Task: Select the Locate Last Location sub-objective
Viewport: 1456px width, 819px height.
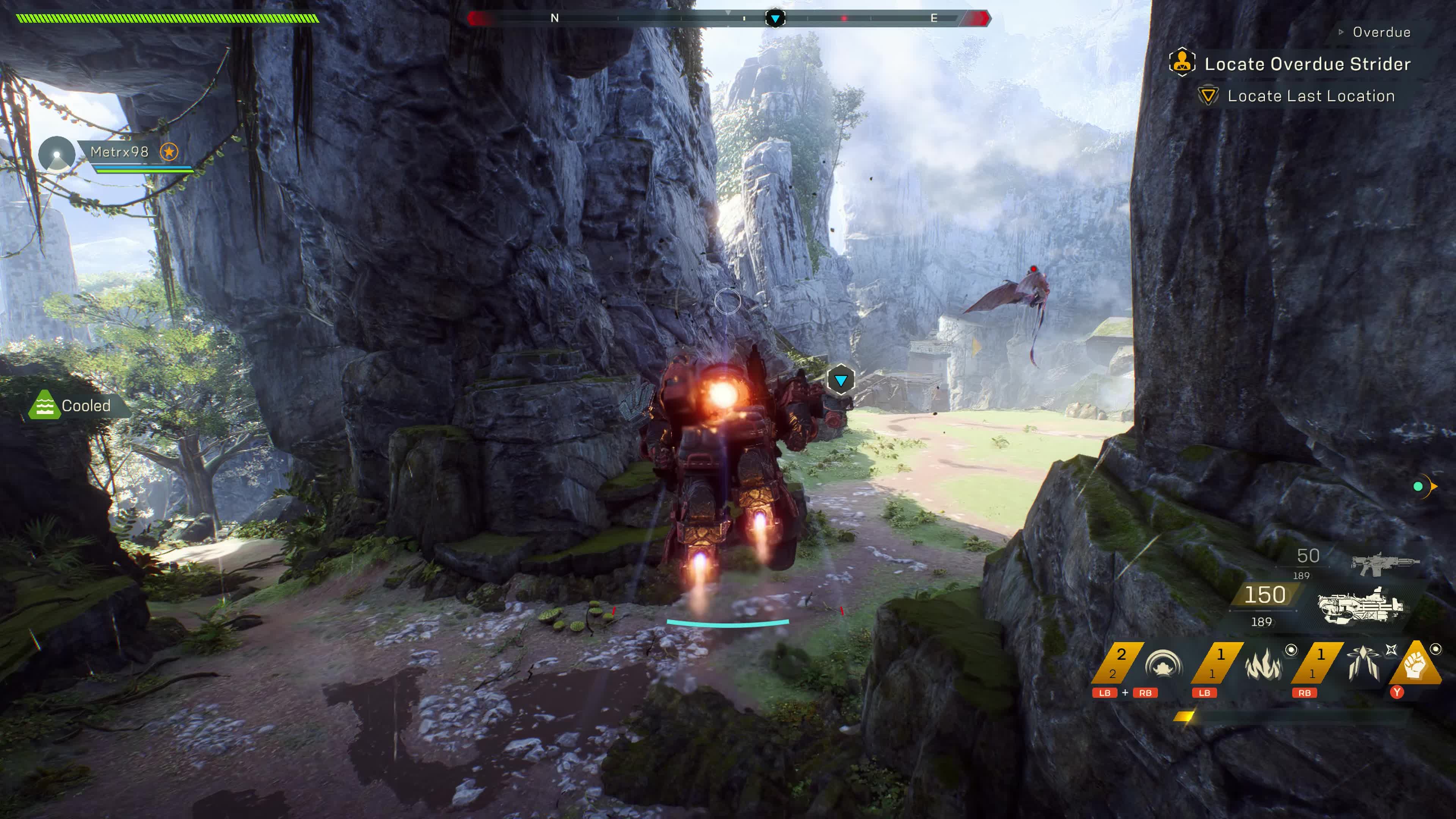Action: tap(1310, 96)
